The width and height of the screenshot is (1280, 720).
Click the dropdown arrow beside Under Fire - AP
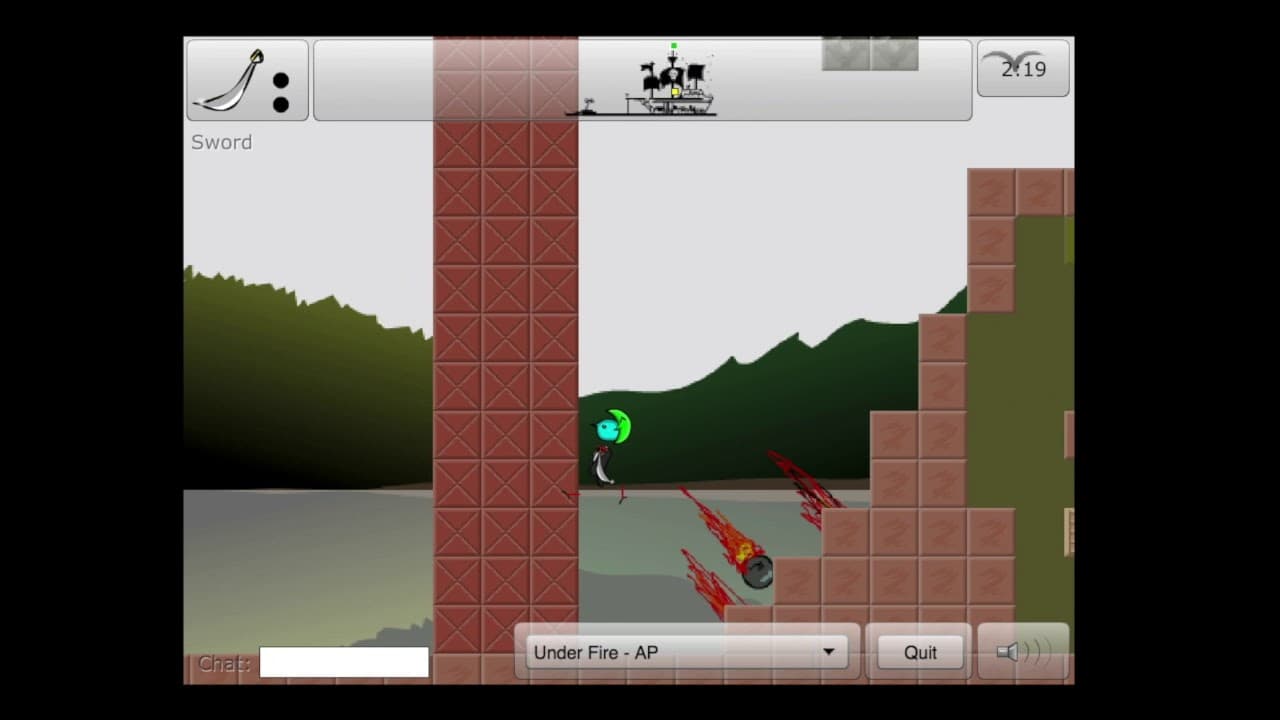pos(828,652)
